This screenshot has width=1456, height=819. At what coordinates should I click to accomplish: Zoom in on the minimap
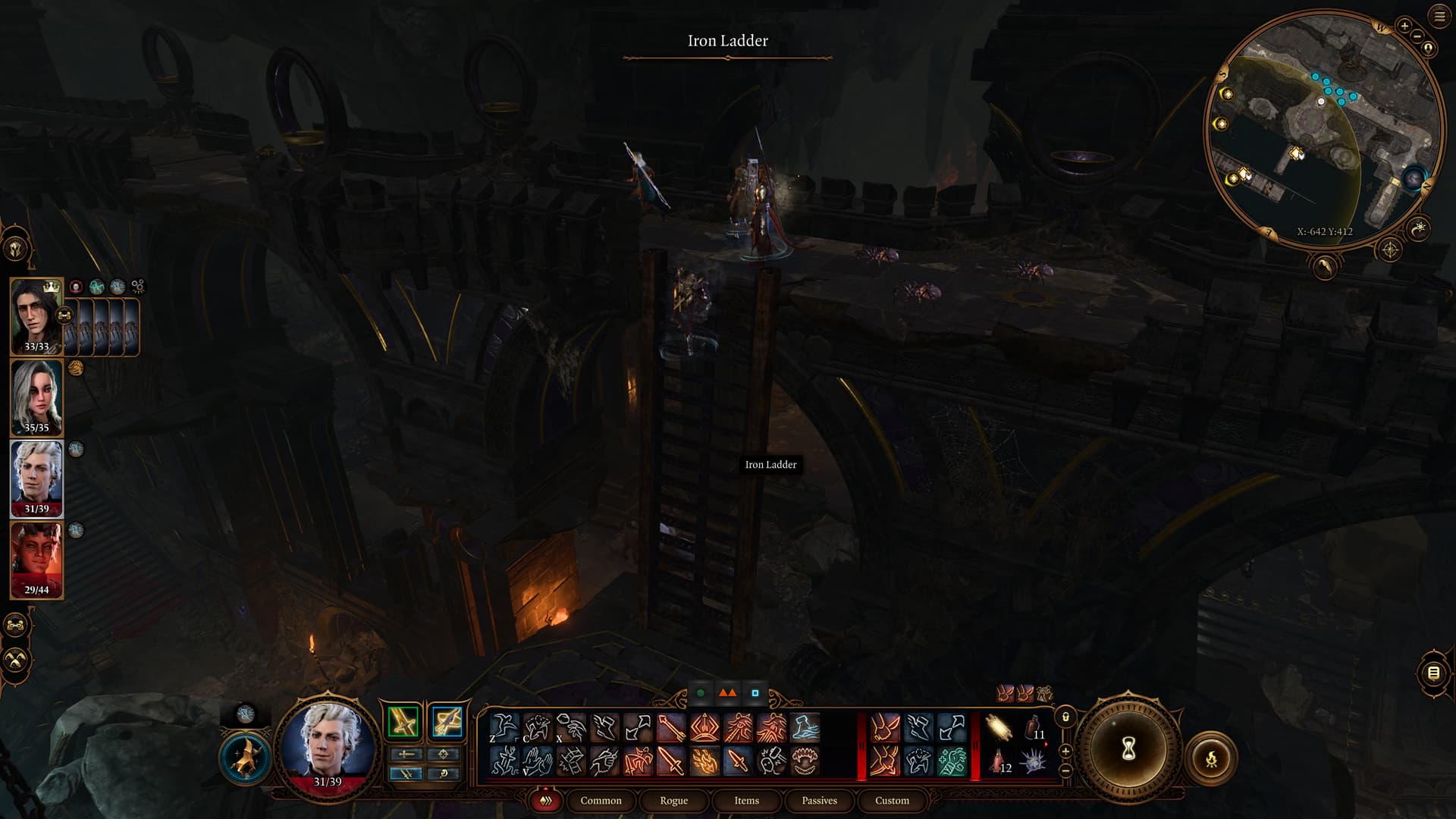tap(1404, 27)
